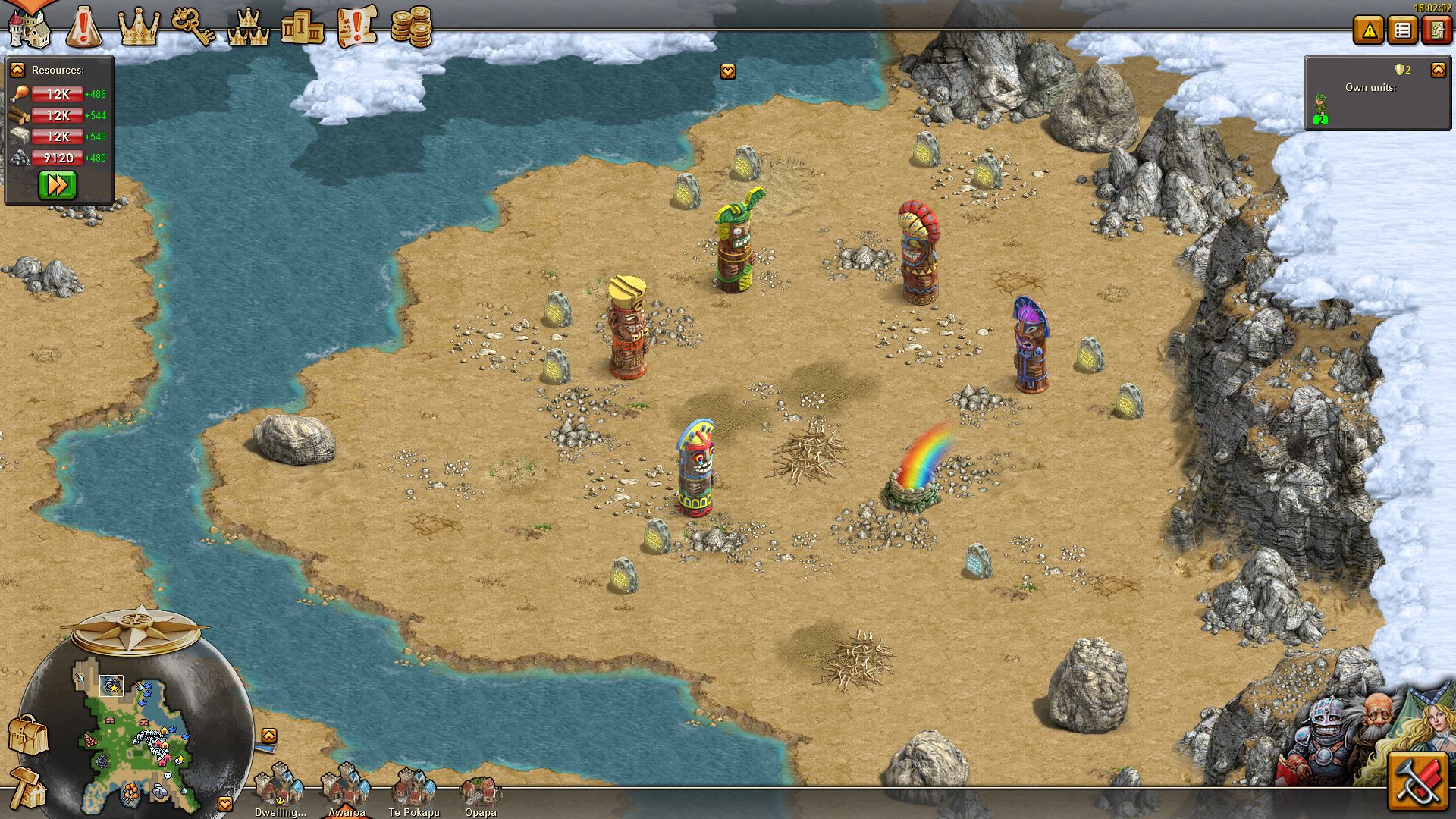Select the green soldier unit icon
1456x819 pixels.
pos(1321,108)
